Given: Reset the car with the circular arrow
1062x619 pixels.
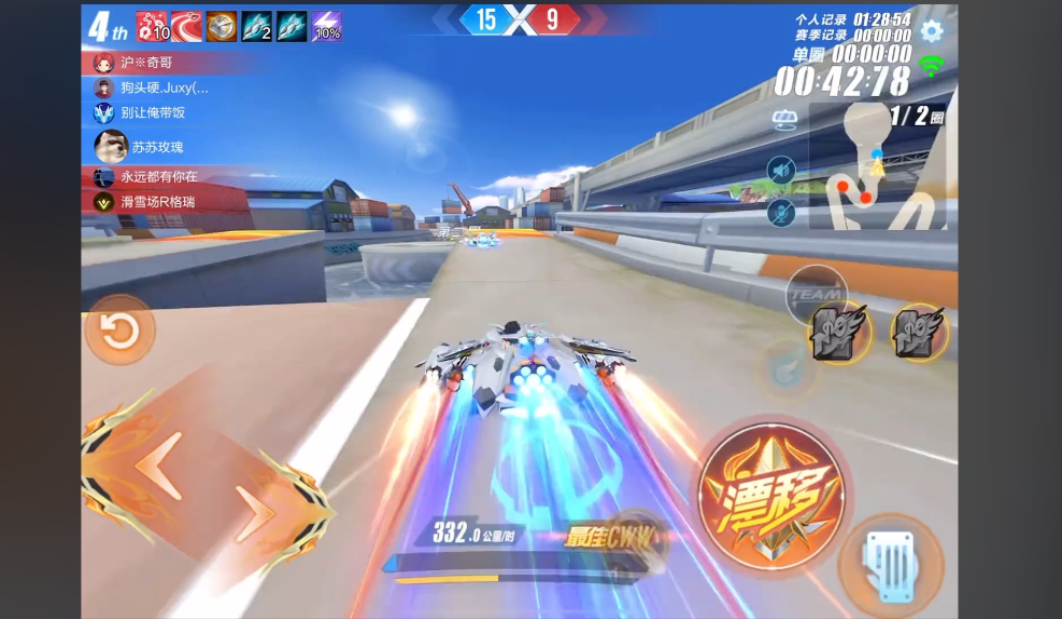Looking at the screenshot, I should tap(120, 330).
